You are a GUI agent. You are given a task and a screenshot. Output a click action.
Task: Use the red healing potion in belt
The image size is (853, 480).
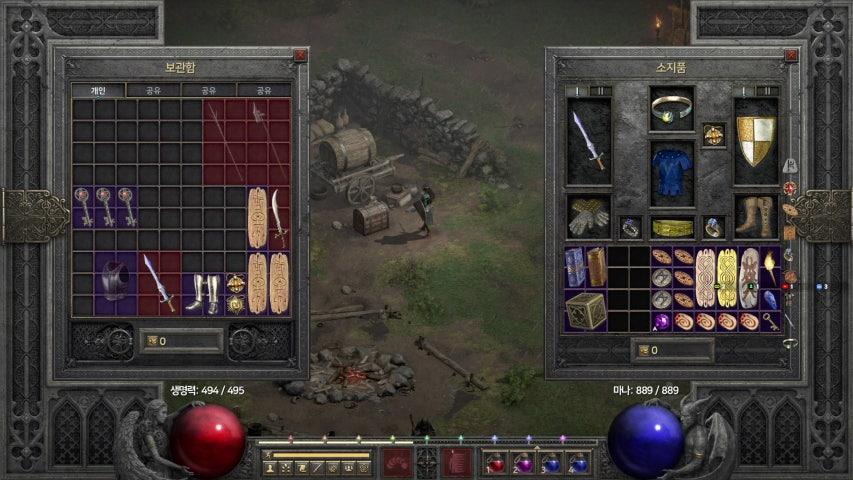tap(496, 464)
